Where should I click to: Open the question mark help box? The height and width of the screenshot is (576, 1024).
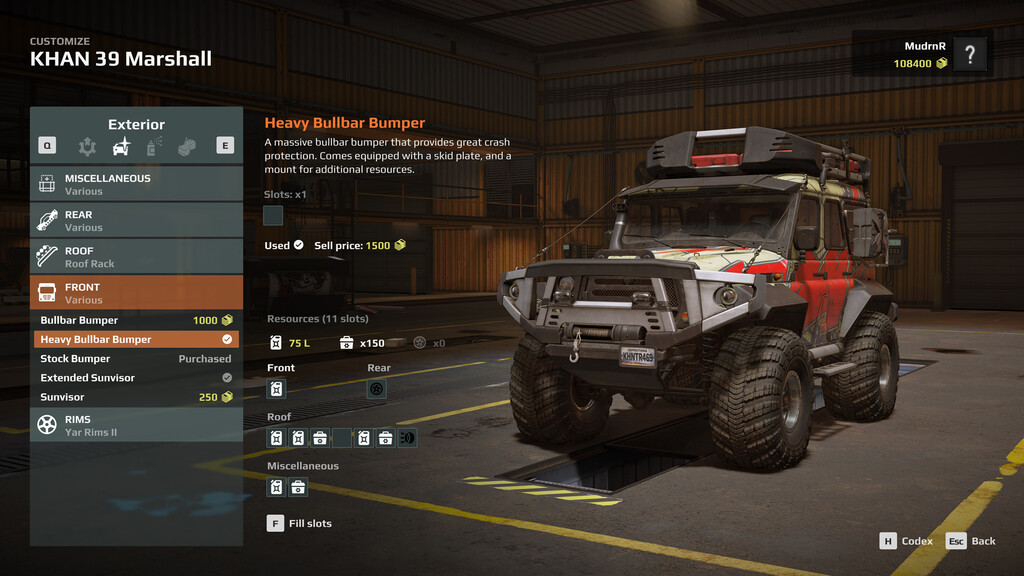point(970,54)
